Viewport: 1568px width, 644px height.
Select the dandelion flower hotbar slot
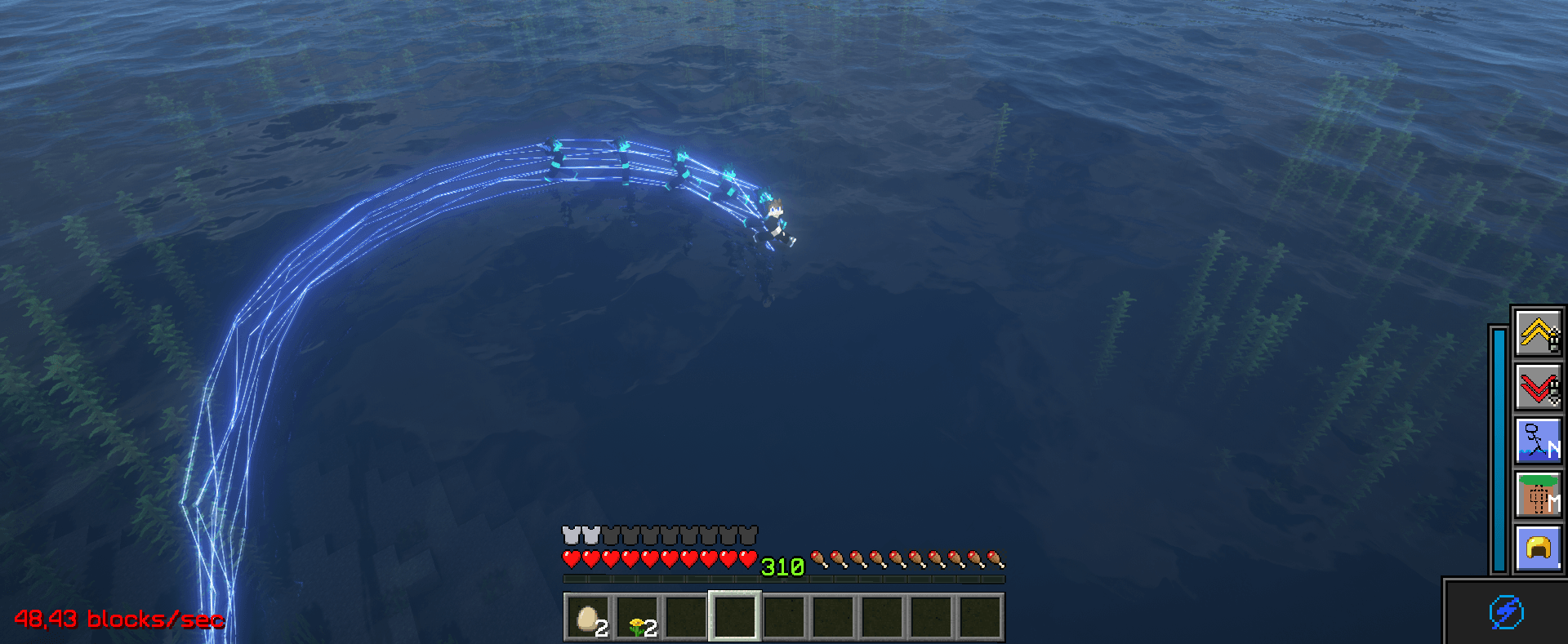tap(637, 617)
